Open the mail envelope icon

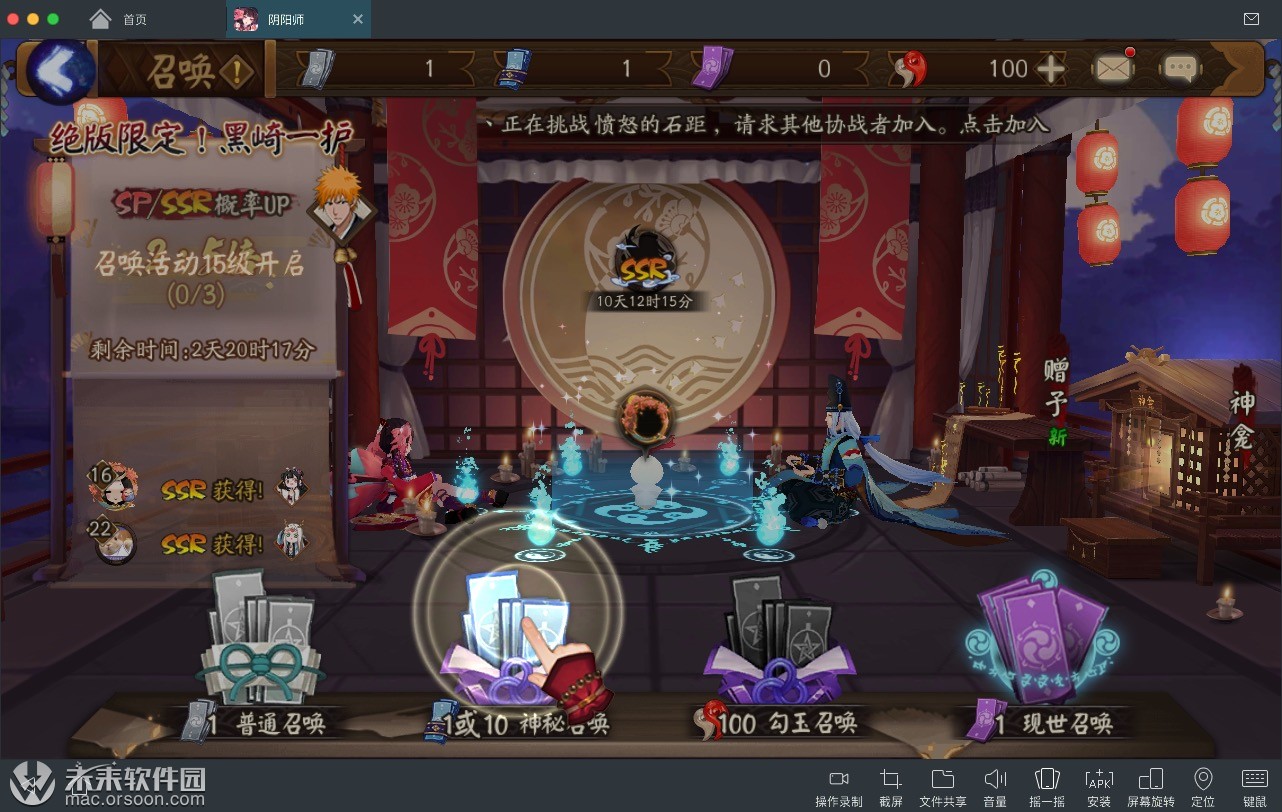(x=1113, y=68)
